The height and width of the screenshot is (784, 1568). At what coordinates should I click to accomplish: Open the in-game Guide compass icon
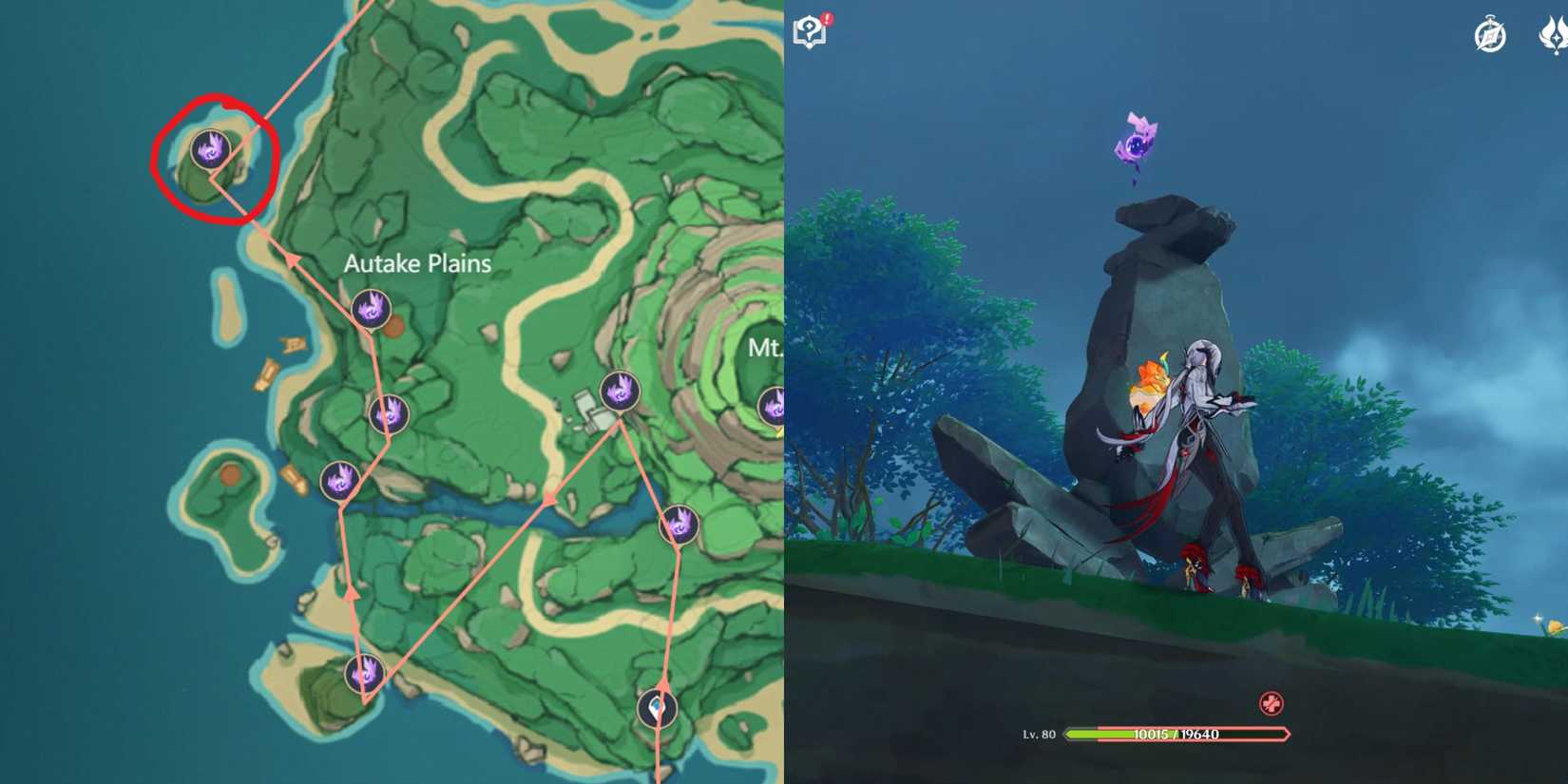pyautogui.click(x=1488, y=33)
